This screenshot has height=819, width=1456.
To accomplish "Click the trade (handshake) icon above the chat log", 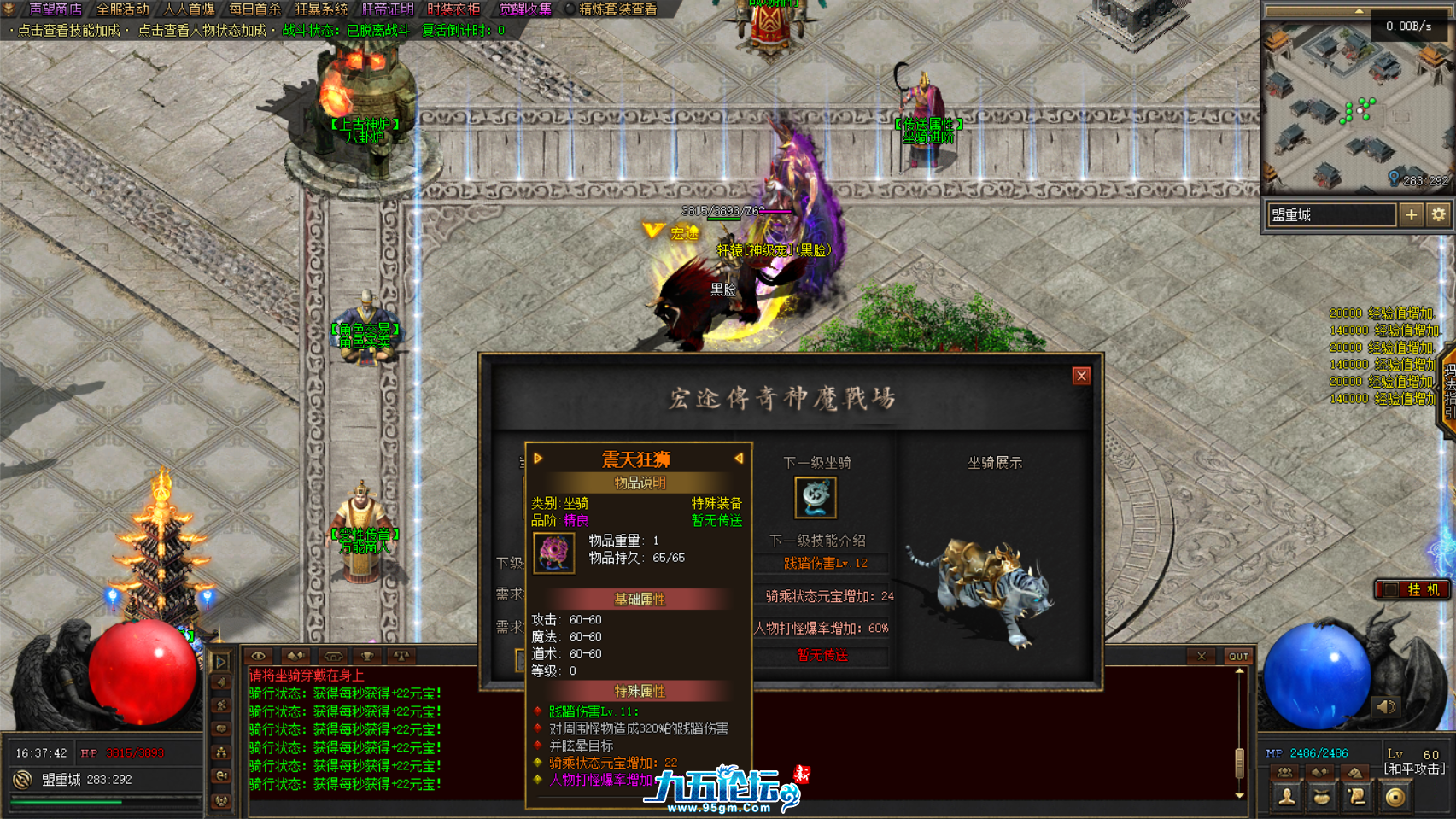I will point(295,655).
